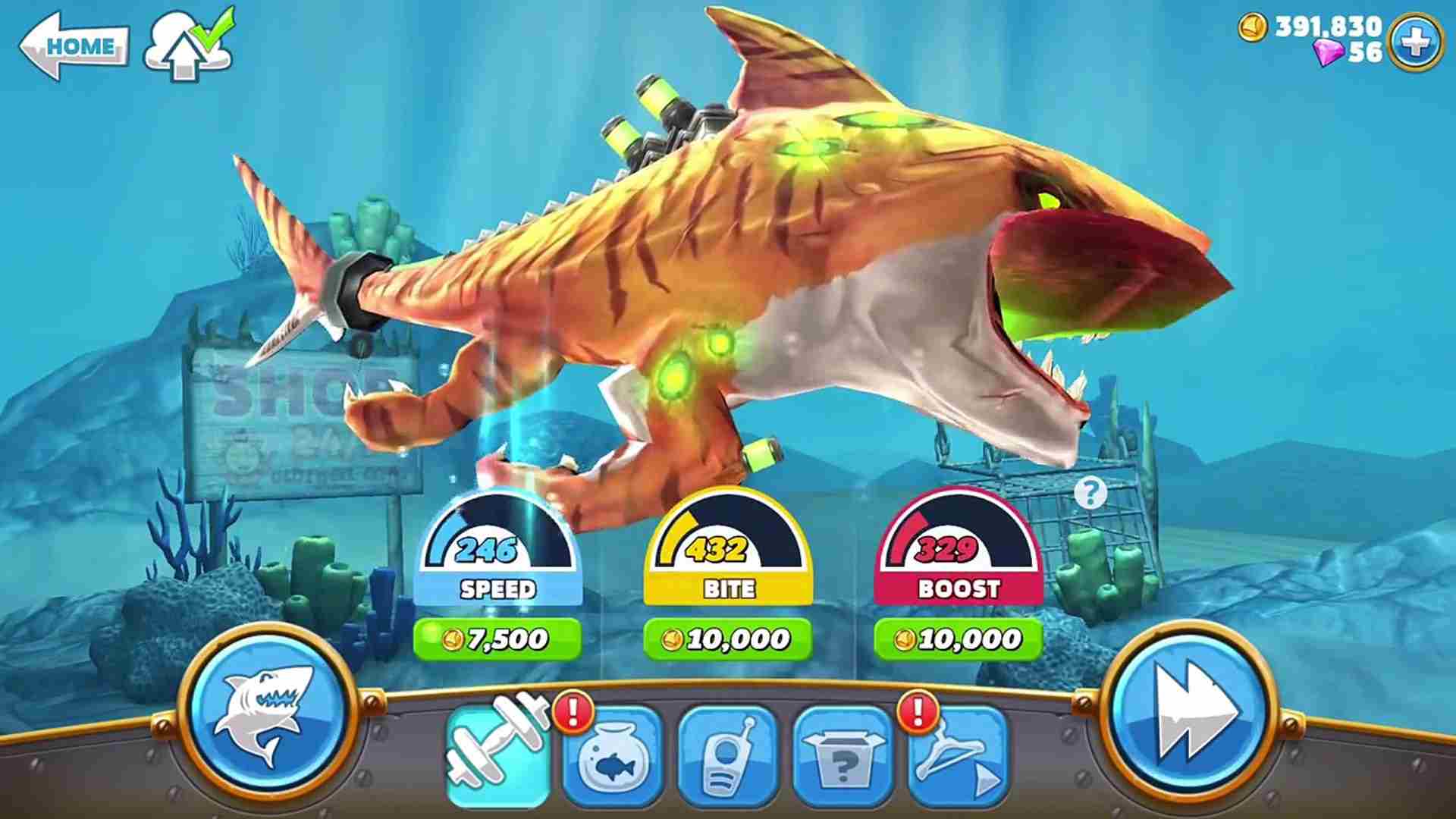Tap the question mark bubble near the cage

click(1090, 493)
